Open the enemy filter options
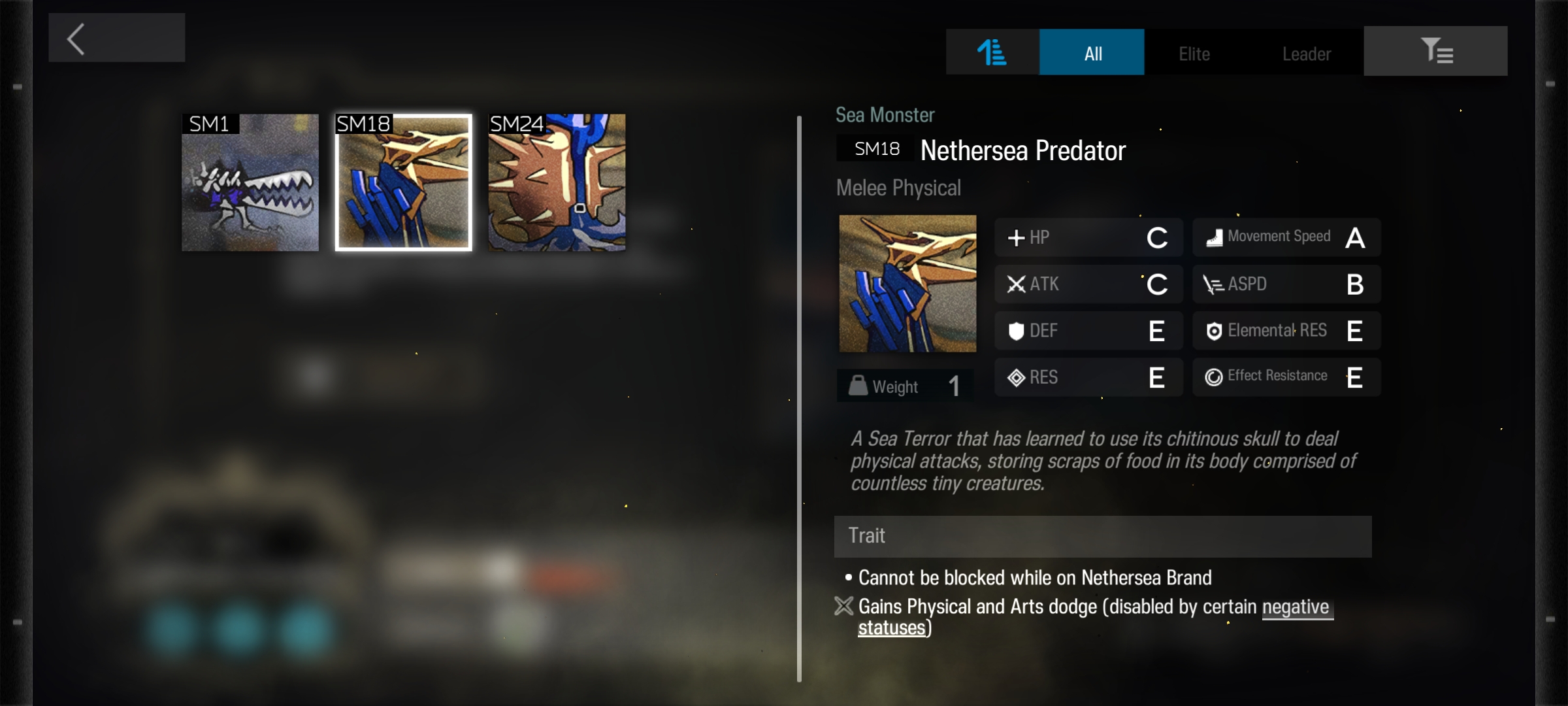 pyautogui.click(x=1435, y=51)
